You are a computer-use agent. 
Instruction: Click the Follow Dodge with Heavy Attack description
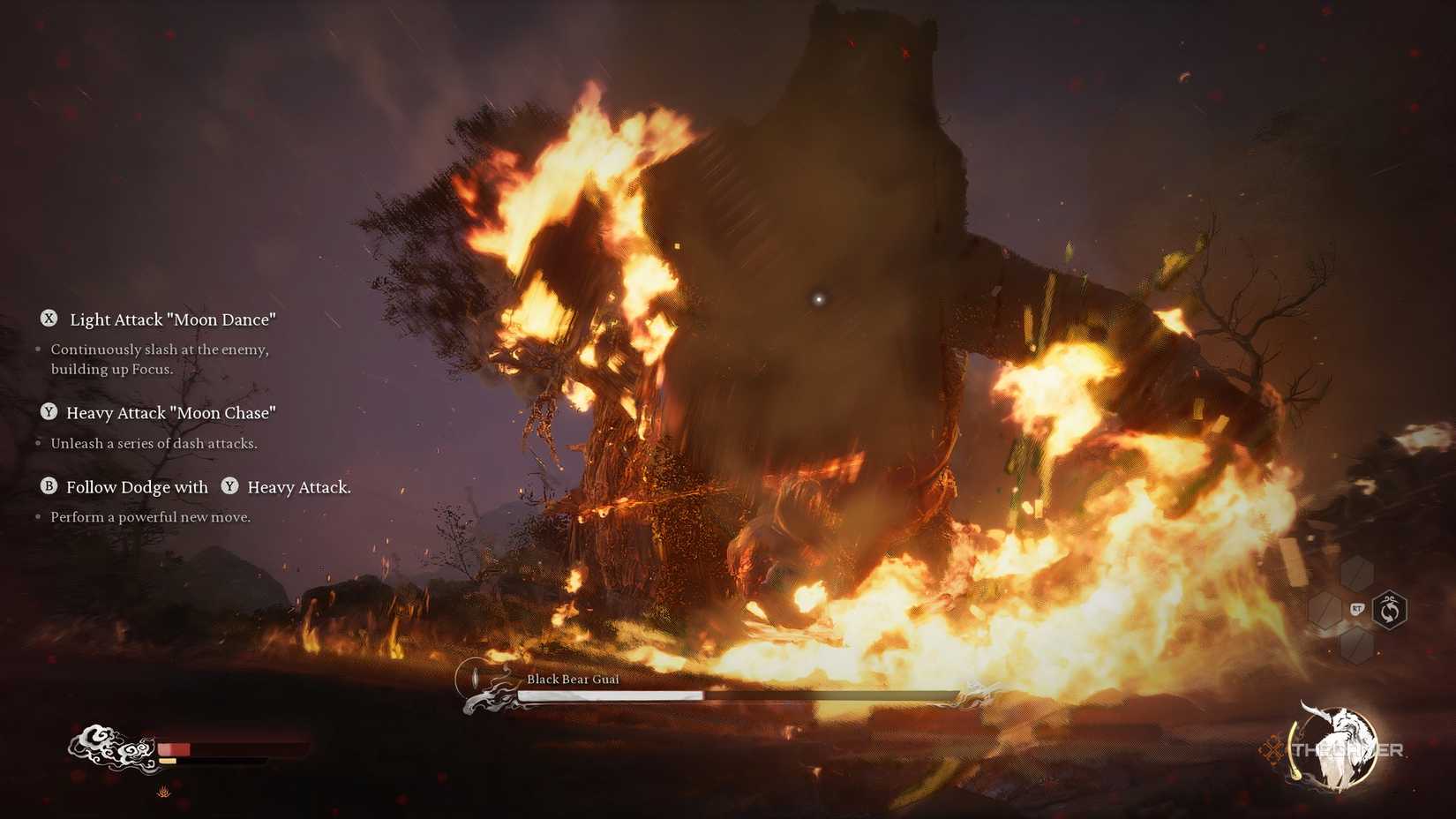click(x=148, y=517)
